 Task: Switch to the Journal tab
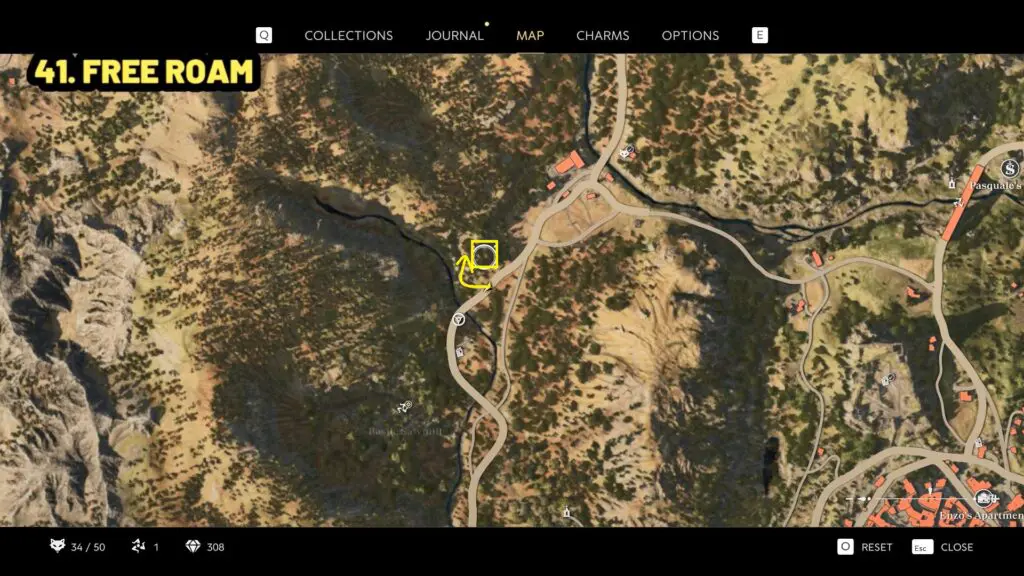[454, 35]
